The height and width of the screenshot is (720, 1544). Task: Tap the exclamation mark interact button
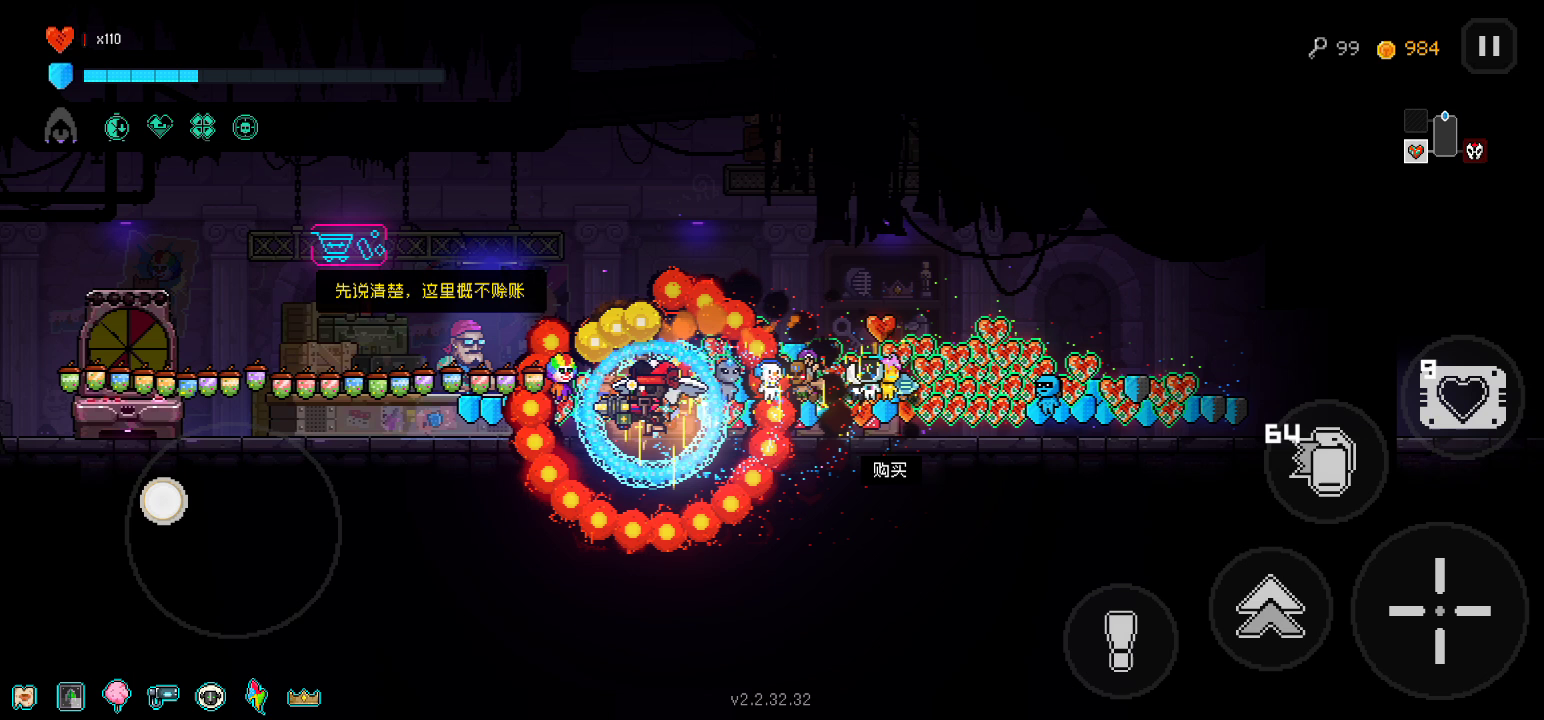pos(1120,641)
